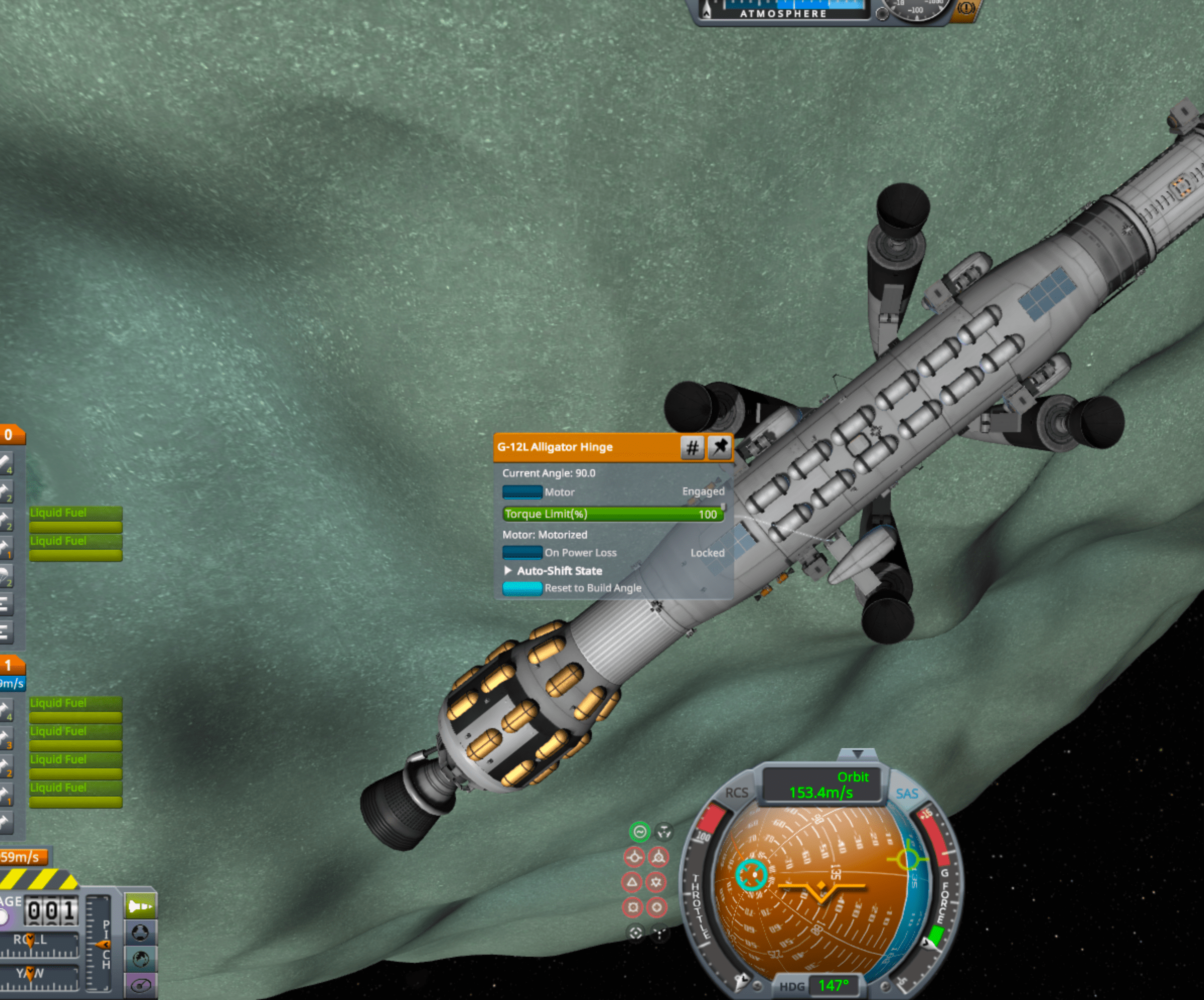Screen dimensions: 1204x1000
Task: Select the prograde SAS mode icon
Action: tap(635, 856)
